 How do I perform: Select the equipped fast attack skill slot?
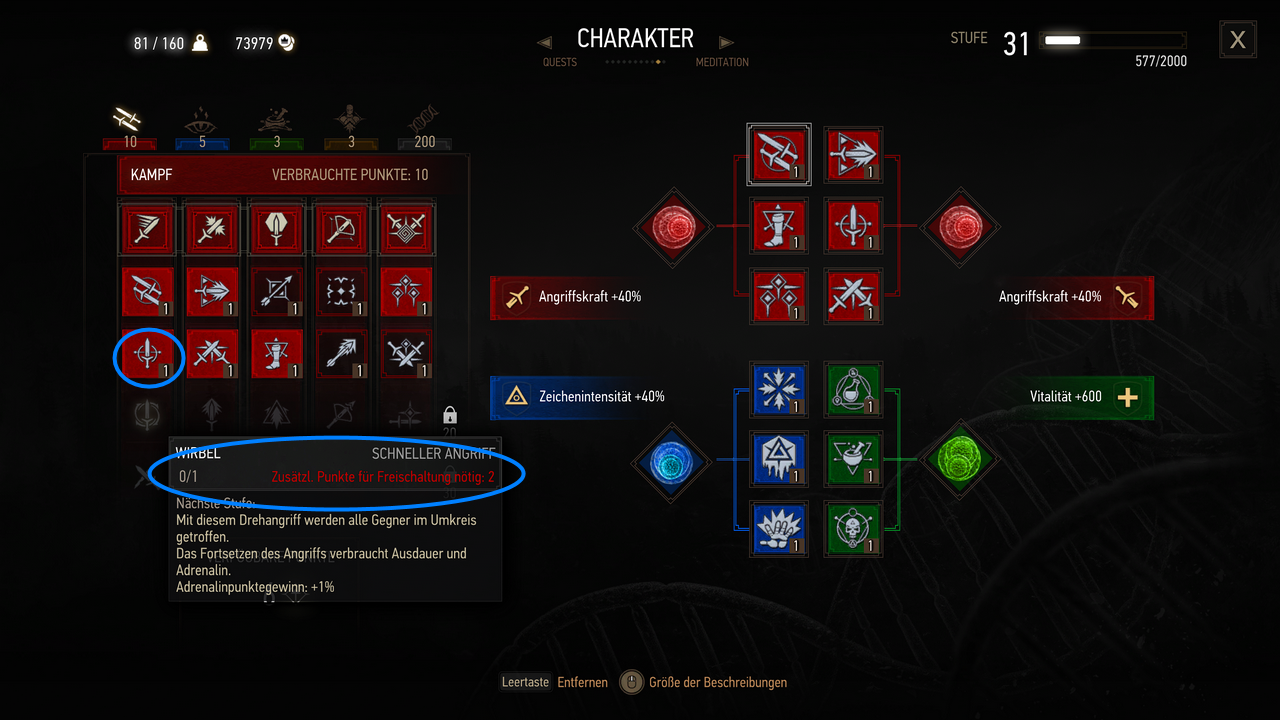pyautogui.click(x=779, y=154)
